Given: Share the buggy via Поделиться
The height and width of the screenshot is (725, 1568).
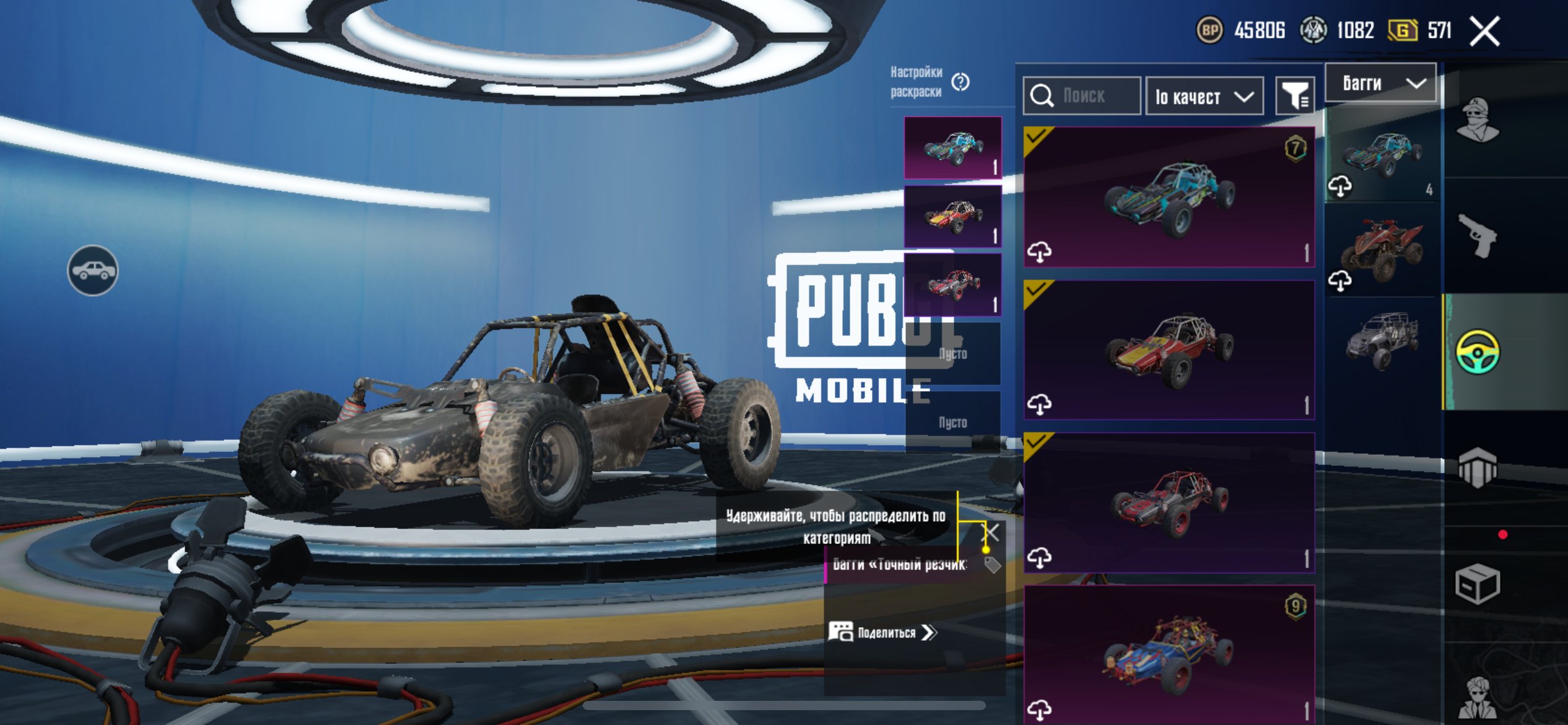Looking at the screenshot, I should tap(883, 633).
